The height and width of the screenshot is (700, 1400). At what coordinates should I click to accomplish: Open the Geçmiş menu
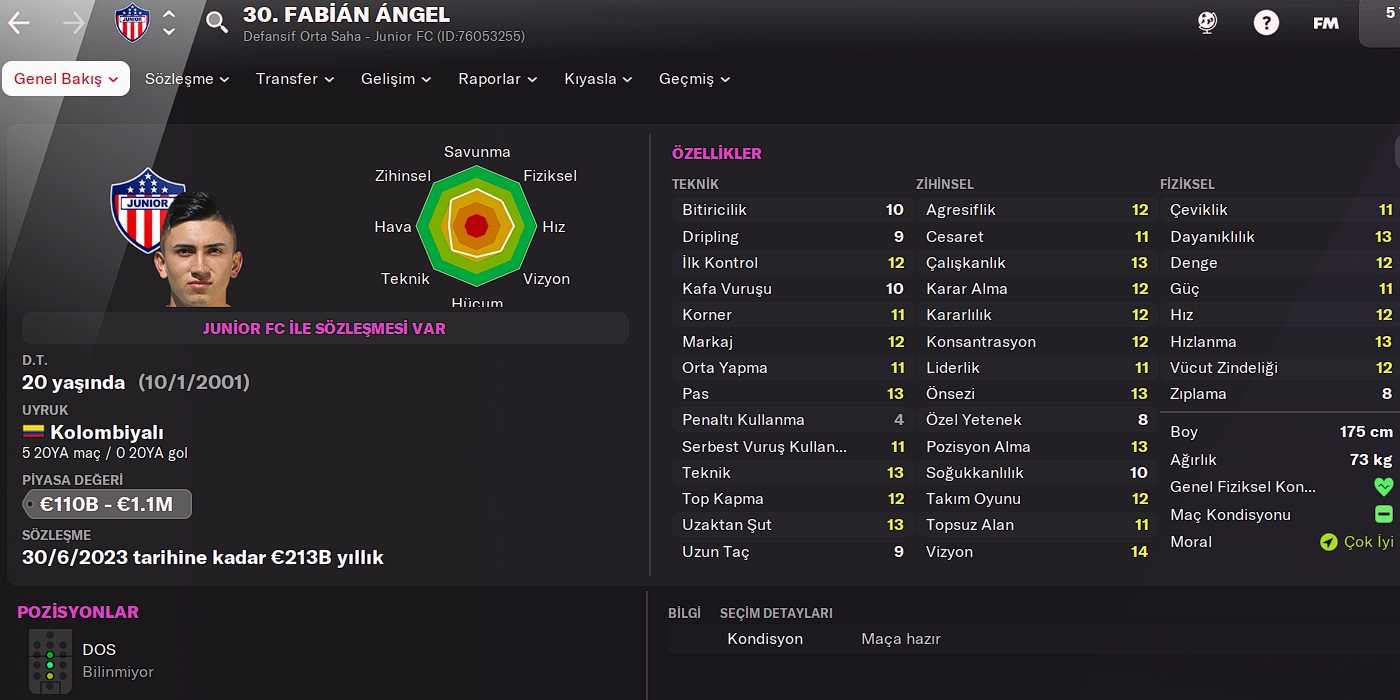click(694, 79)
